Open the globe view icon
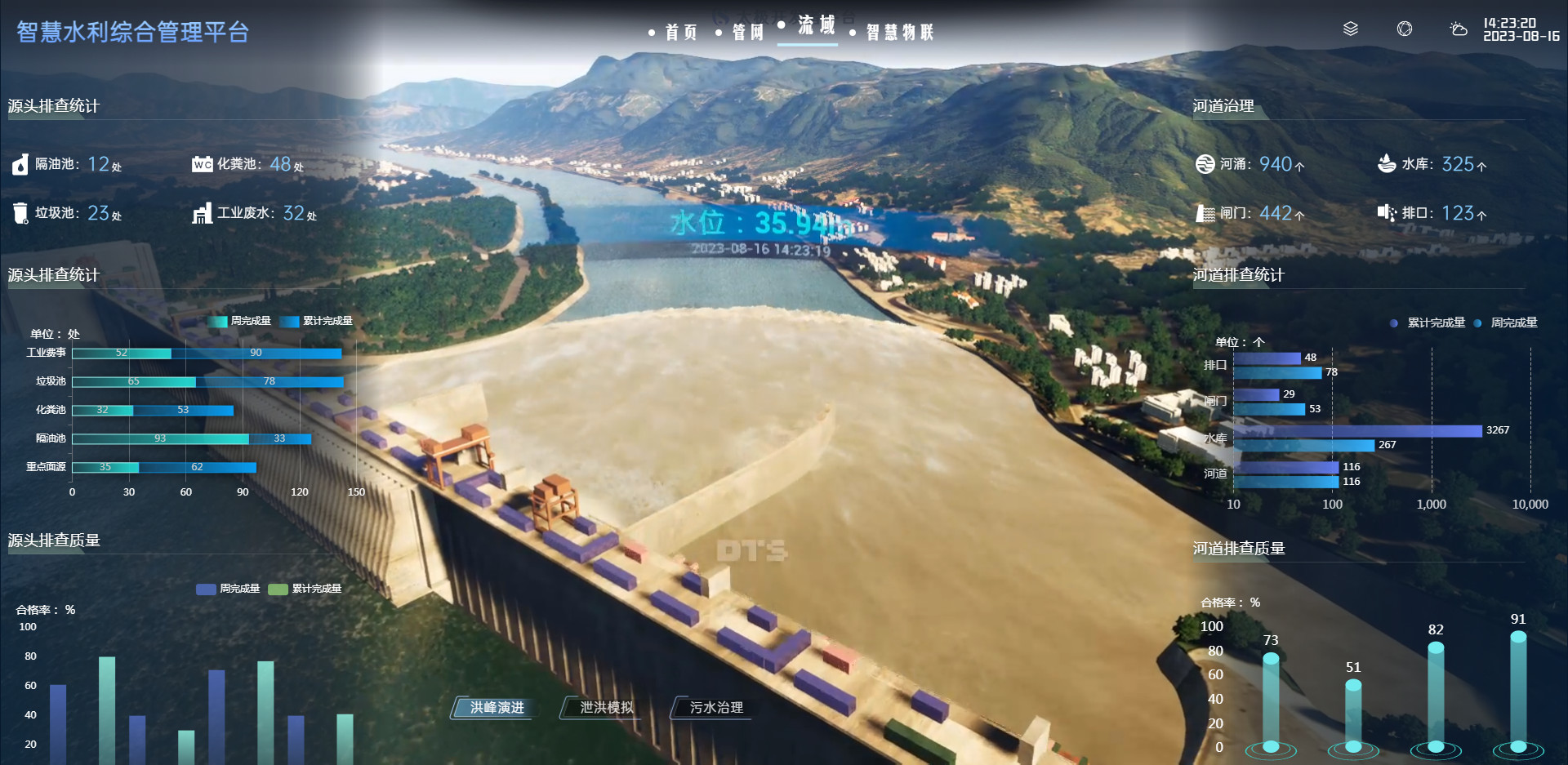Viewport: 1568px width, 765px height. tap(1405, 29)
